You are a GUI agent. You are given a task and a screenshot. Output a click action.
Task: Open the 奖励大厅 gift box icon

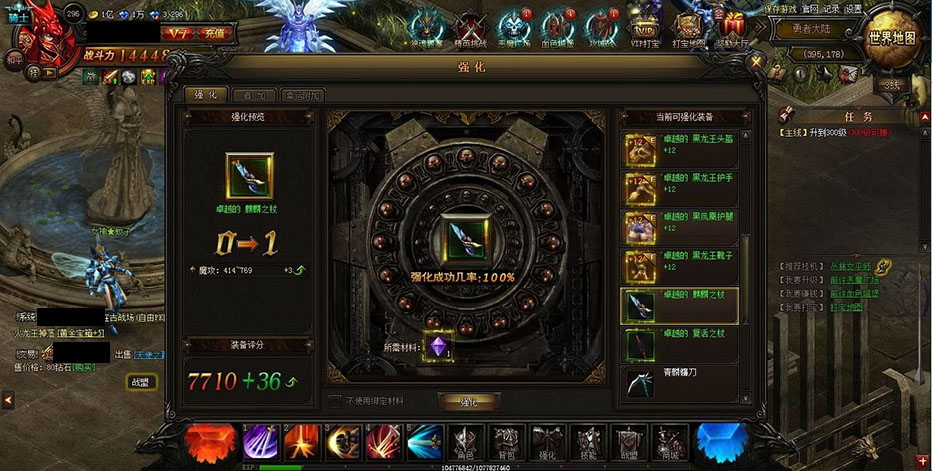click(x=733, y=28)
